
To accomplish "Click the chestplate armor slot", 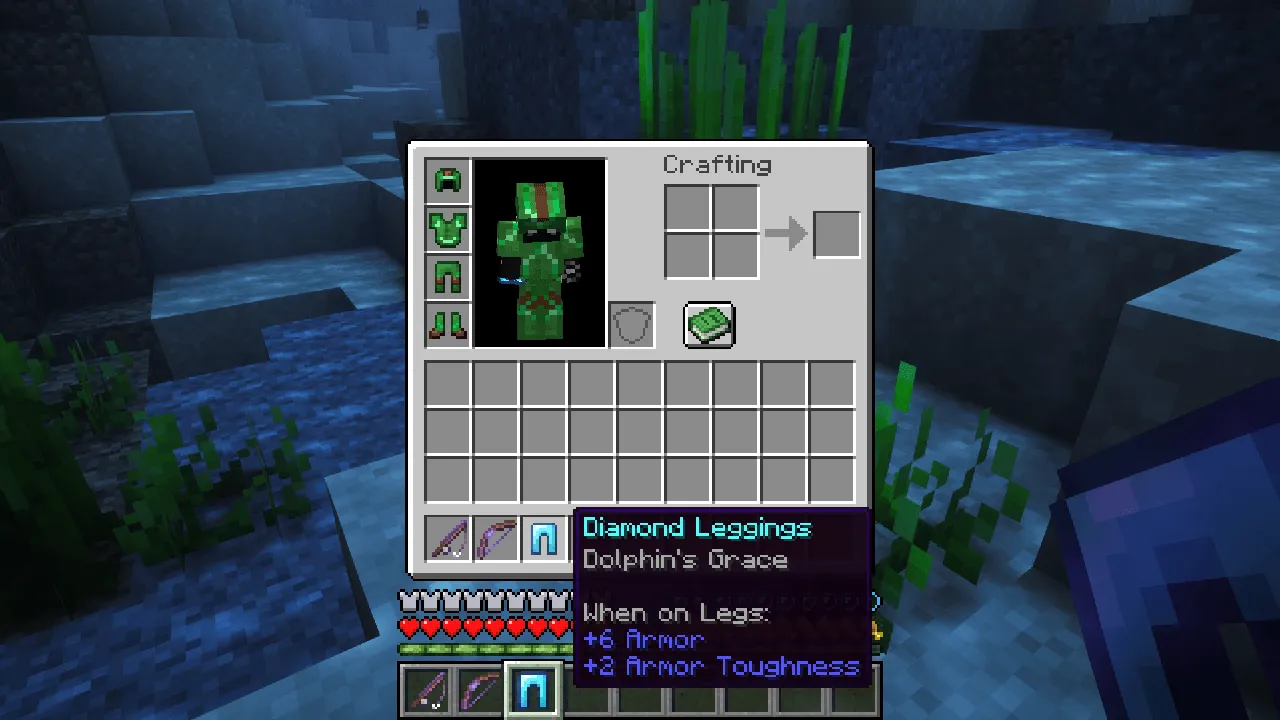I will 447,227.
